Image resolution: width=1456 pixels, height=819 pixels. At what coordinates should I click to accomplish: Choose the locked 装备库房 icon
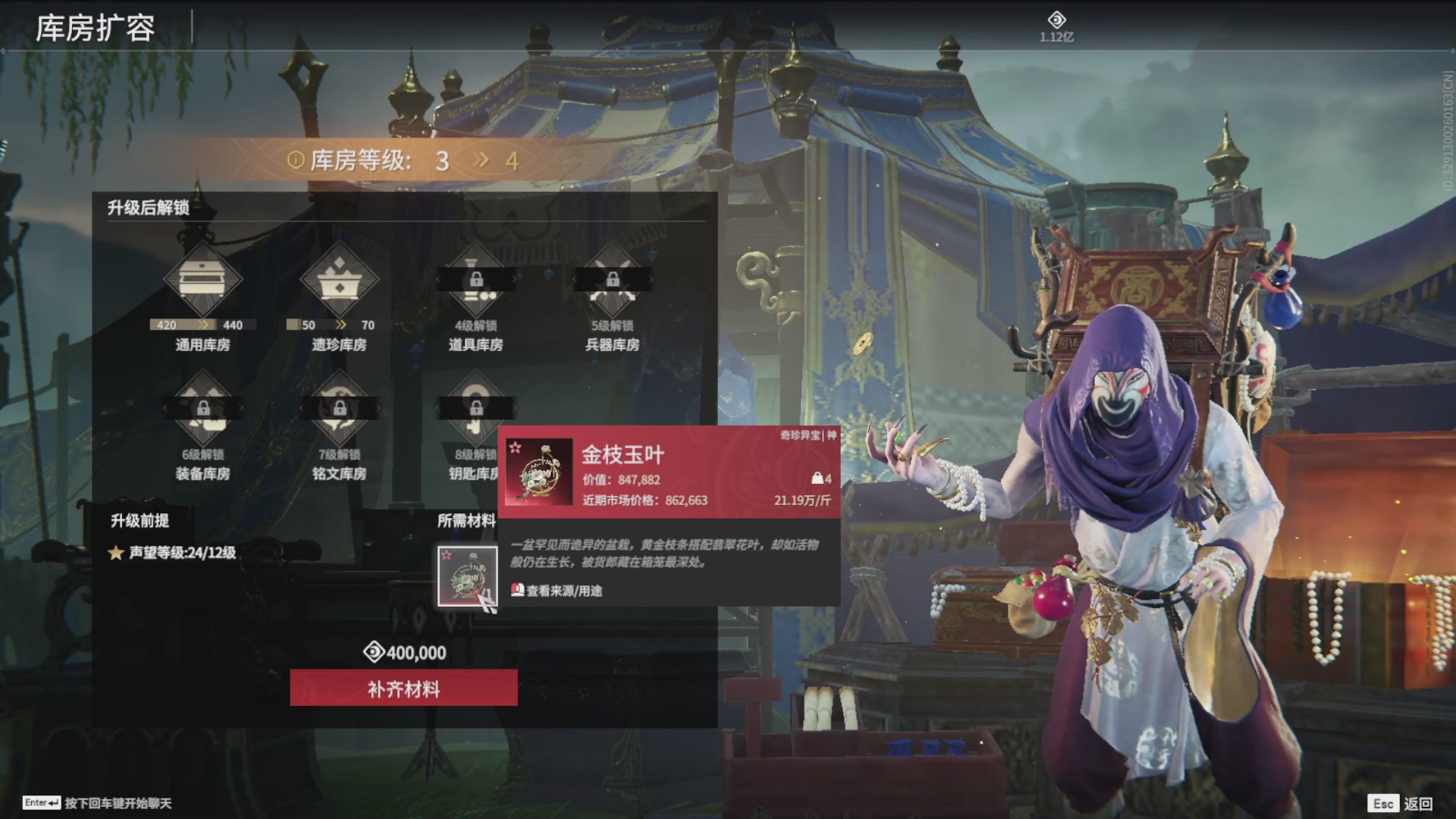pos(202,409)
